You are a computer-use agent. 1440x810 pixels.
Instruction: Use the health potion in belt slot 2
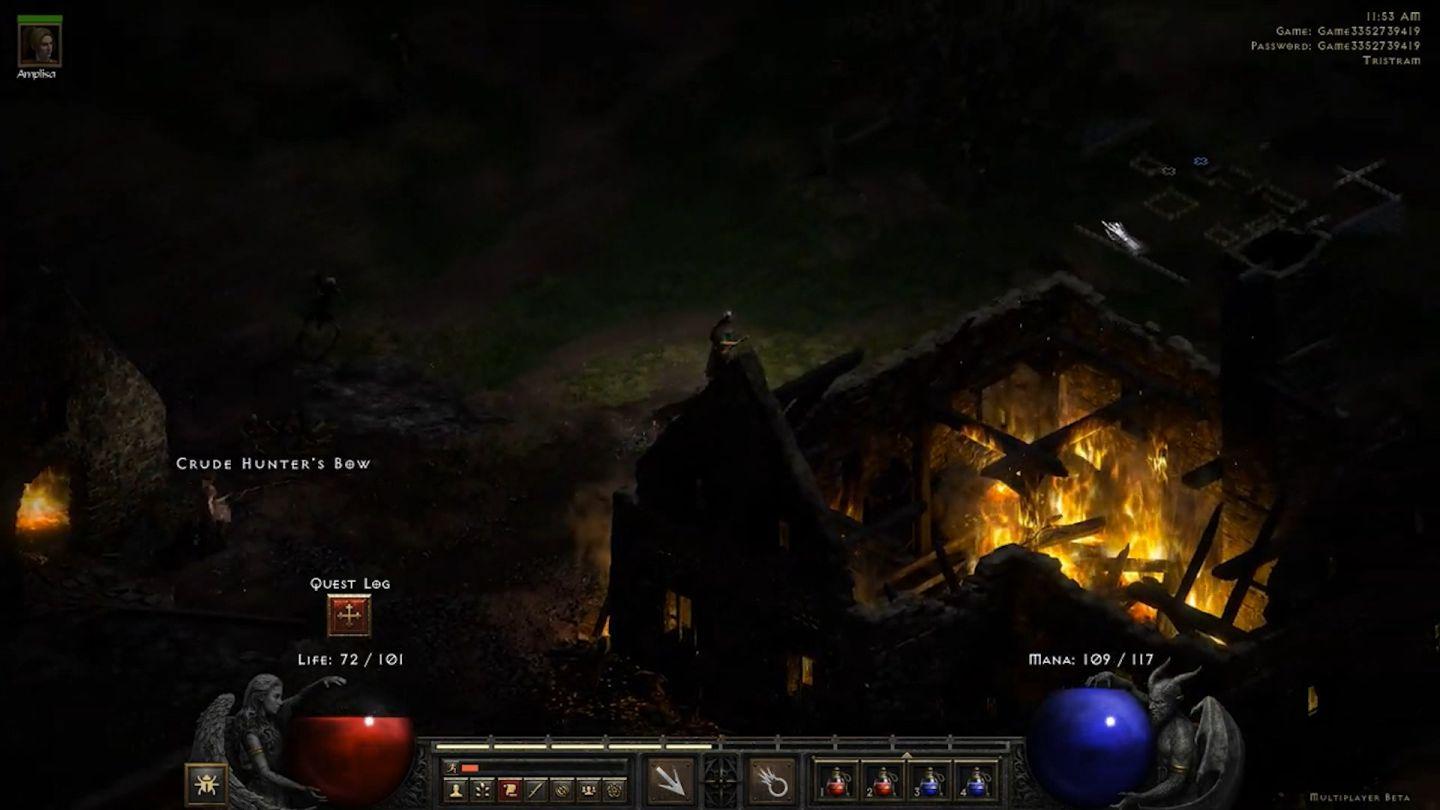883,782
